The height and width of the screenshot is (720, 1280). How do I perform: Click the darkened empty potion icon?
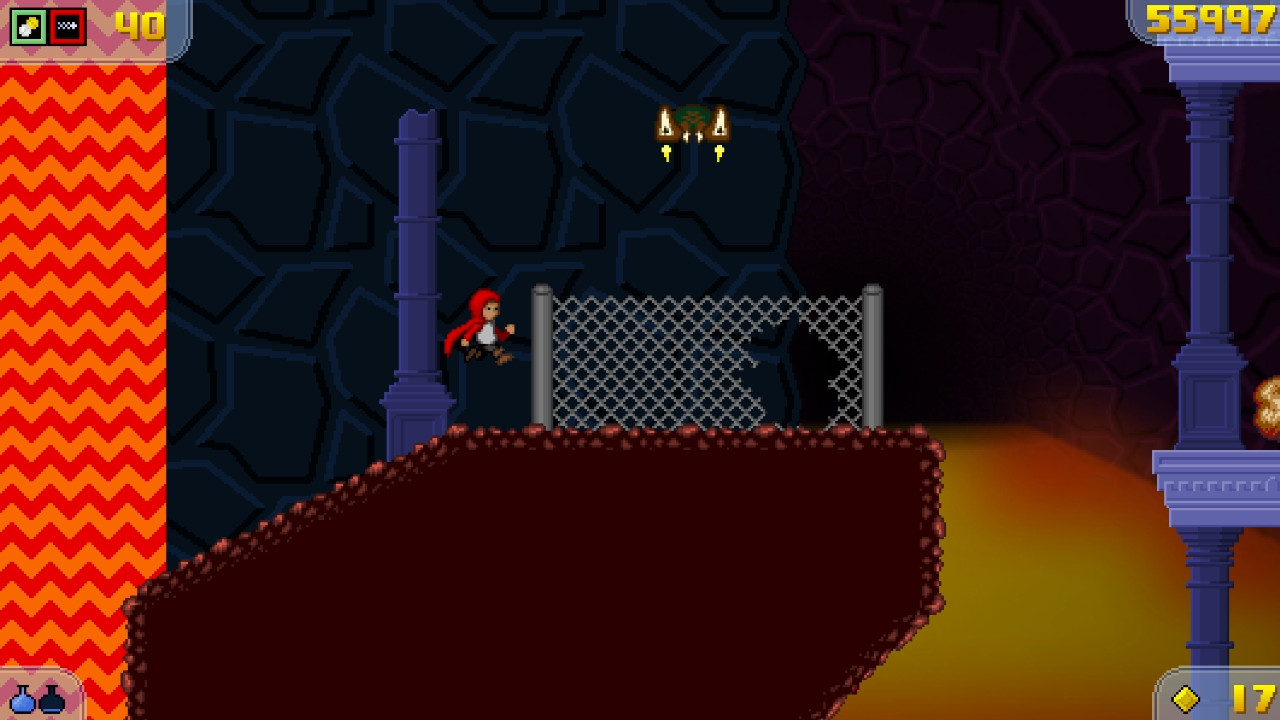click(x=52, y=702)
